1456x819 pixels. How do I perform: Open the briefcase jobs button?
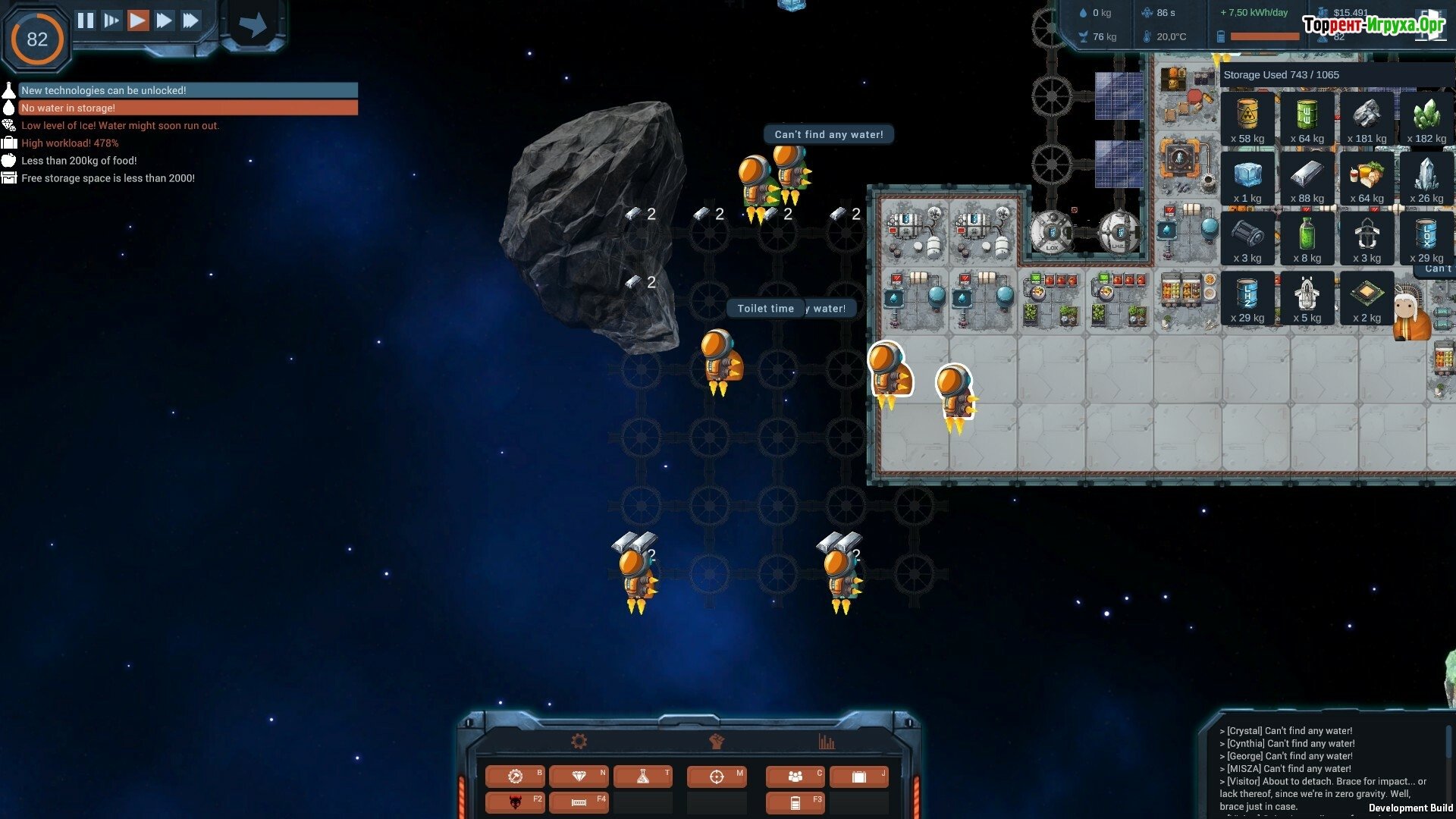coord(858,777)
